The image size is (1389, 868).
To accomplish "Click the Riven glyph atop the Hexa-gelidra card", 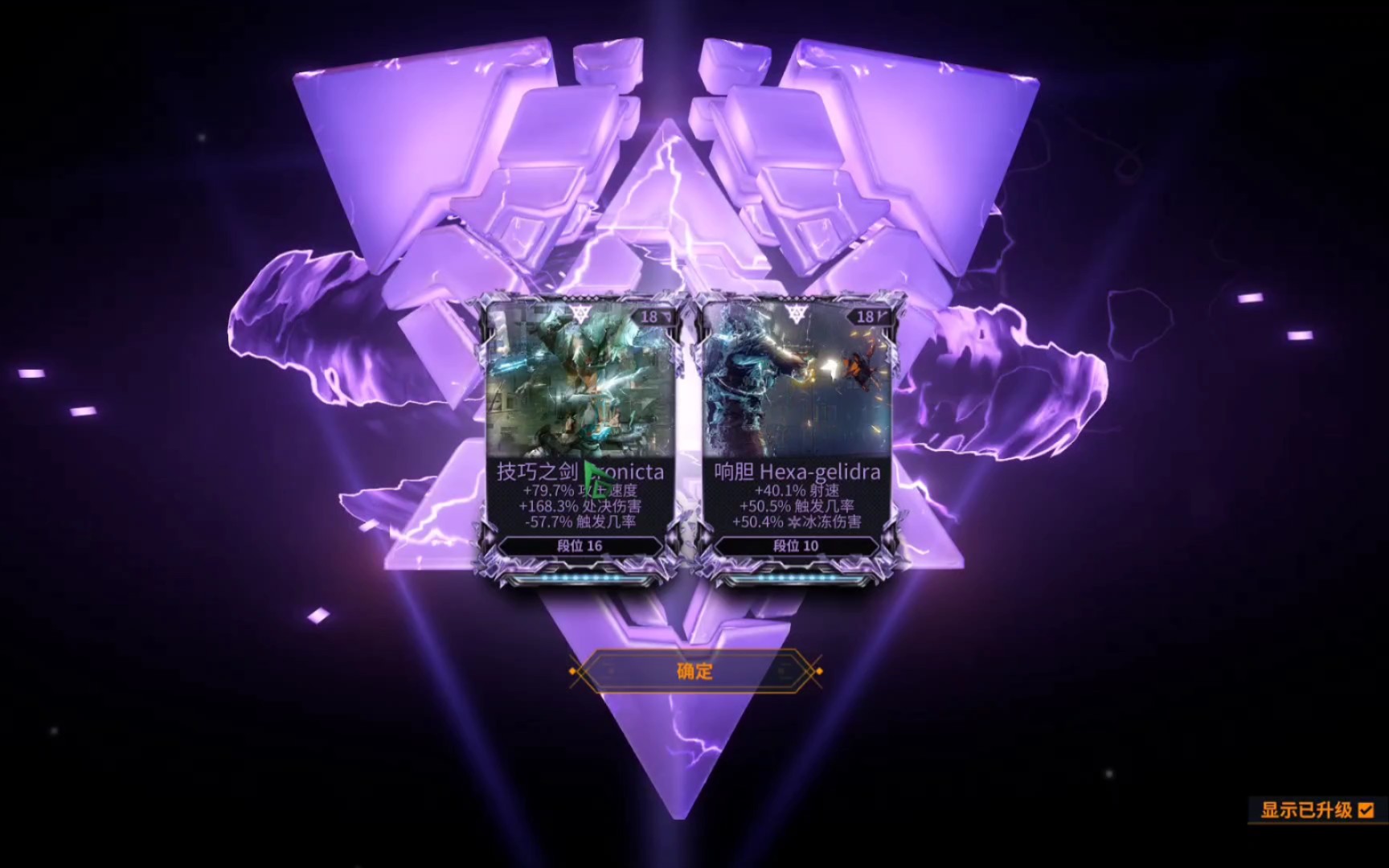I will click(798, 313).
